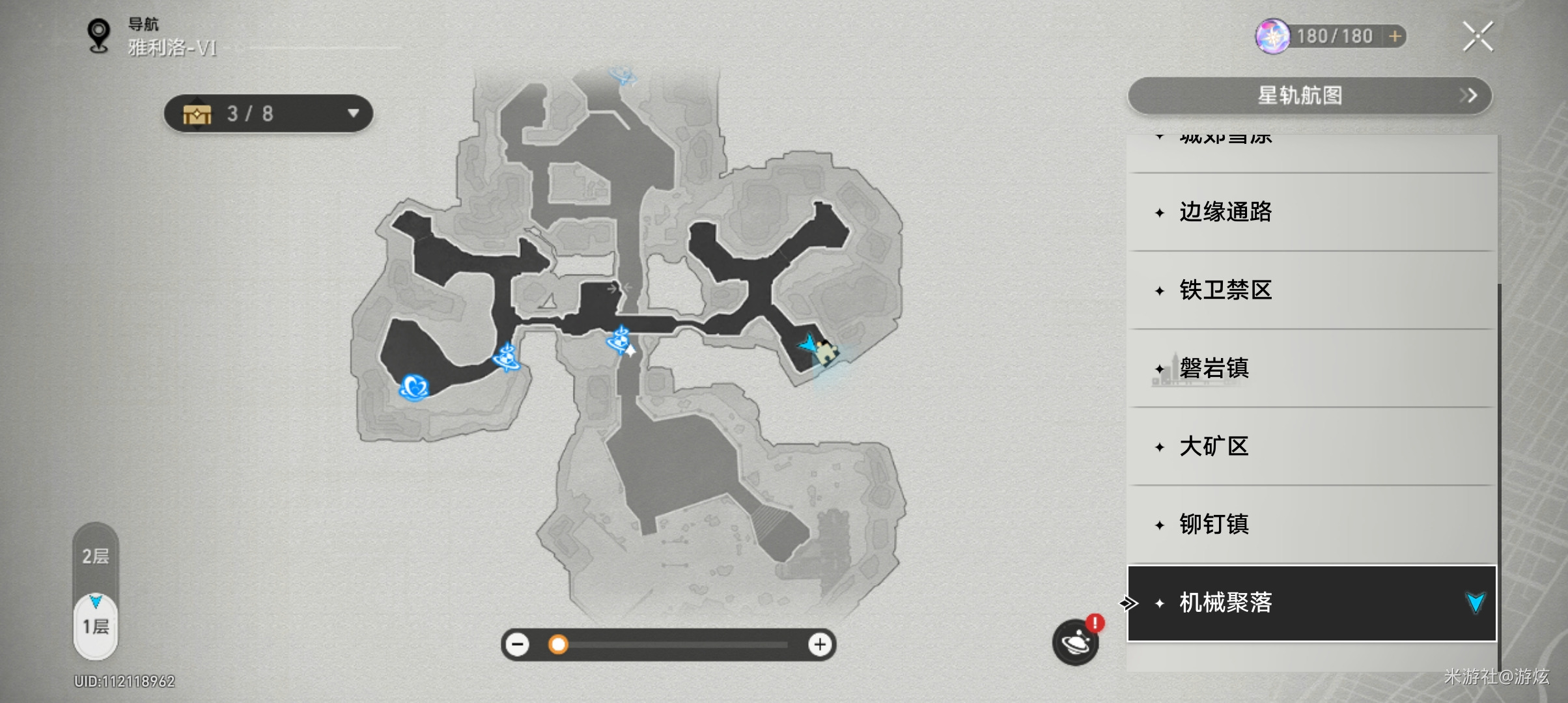The image size is (1568, 703).
Task: Select the blue flower-shaped marker on the map
Action: click(414, 387)
